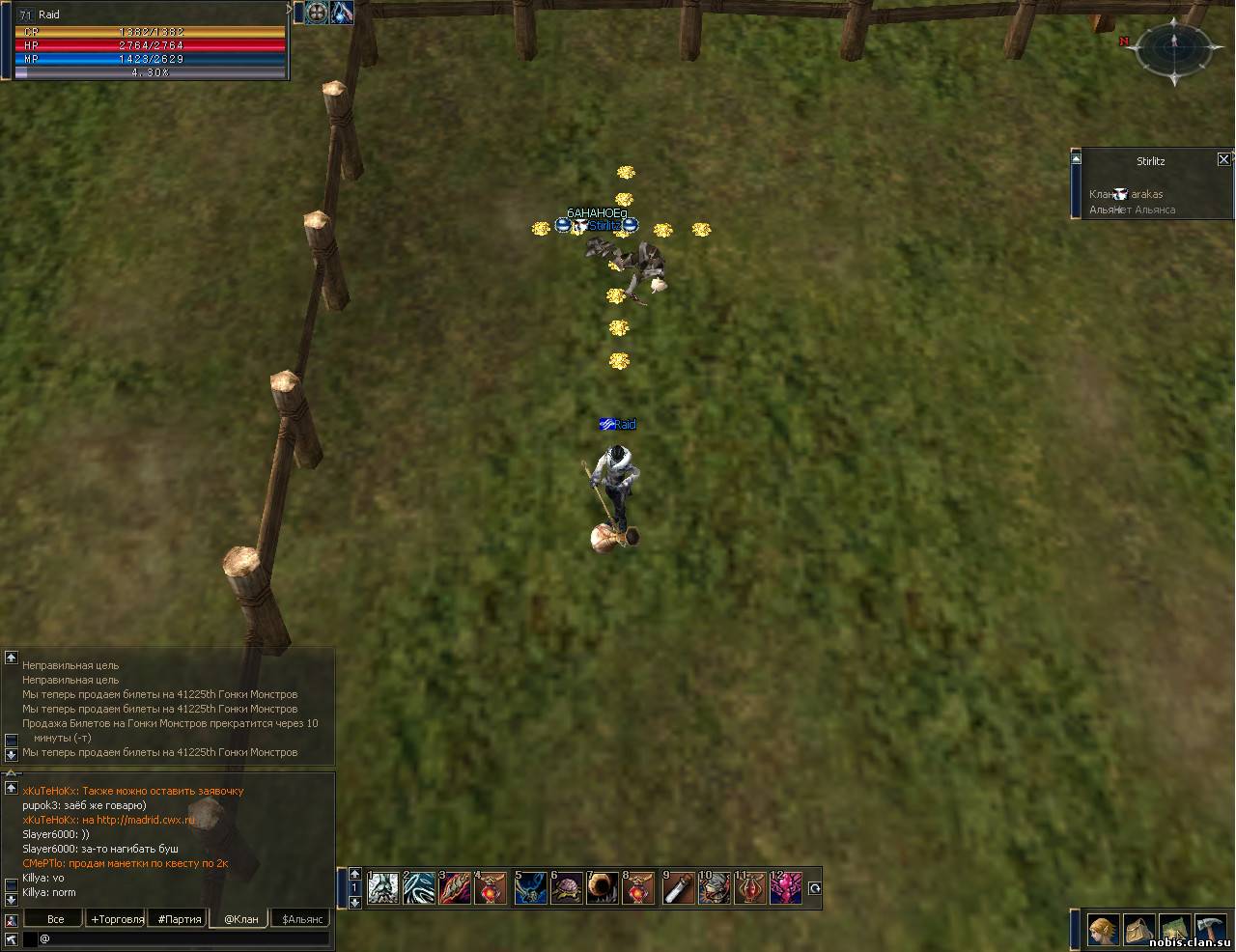The width and height of the screenshot is (1236, 952).
Task: Click the hotbar rotate button
Action: [x=814, y=888]
